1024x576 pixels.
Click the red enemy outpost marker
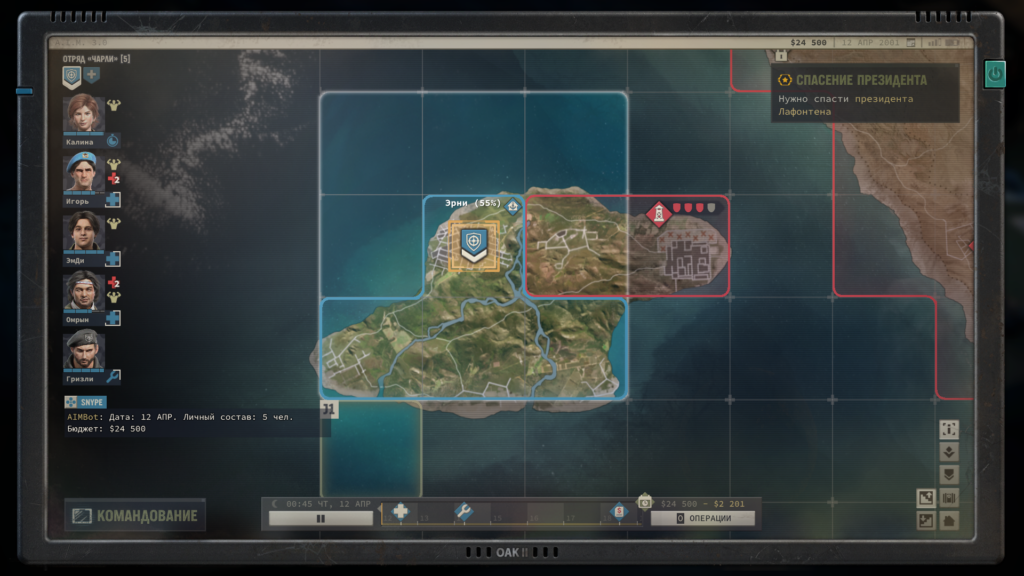click(x=658, y=213)
